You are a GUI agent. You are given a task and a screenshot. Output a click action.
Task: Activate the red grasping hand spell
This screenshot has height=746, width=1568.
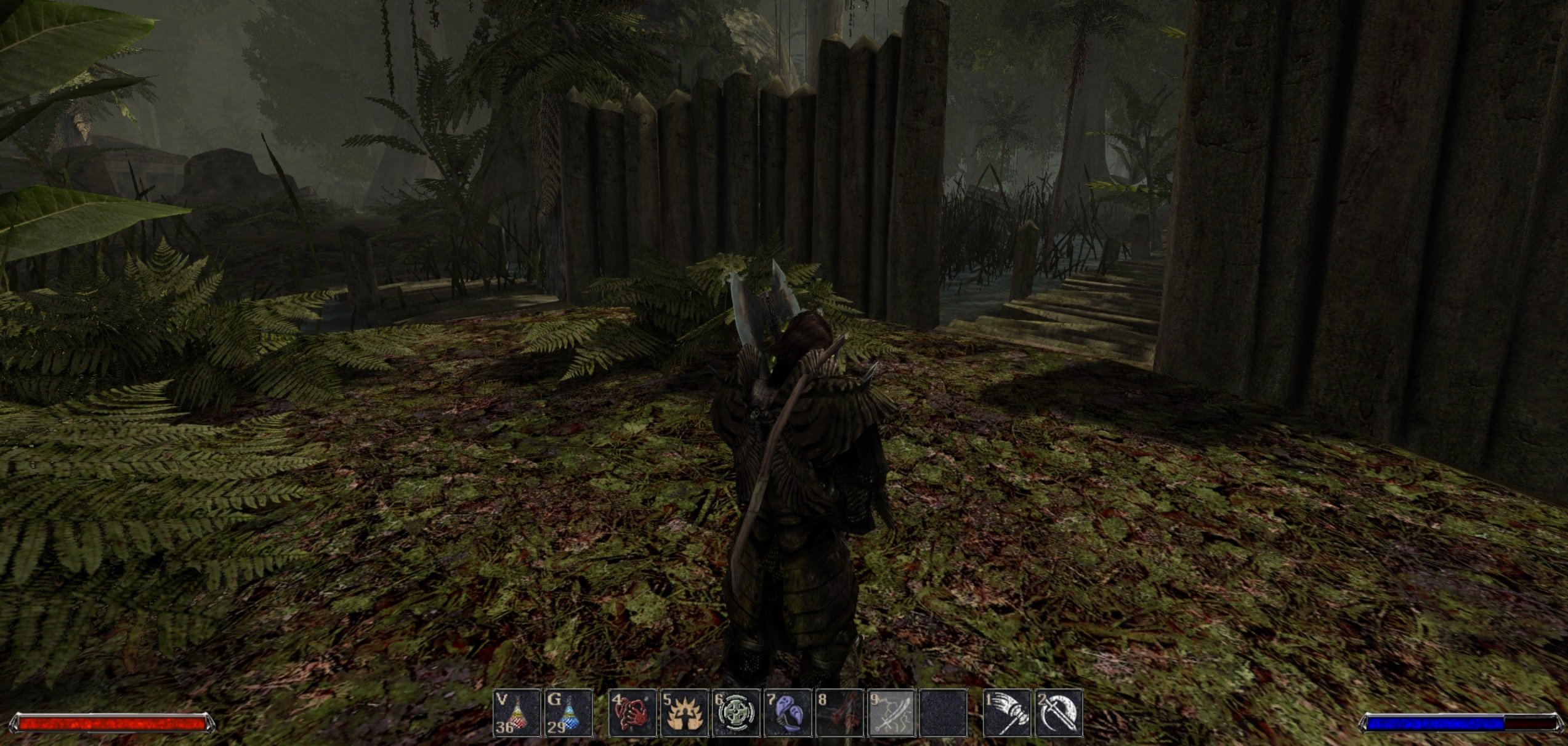coord(632,713)
